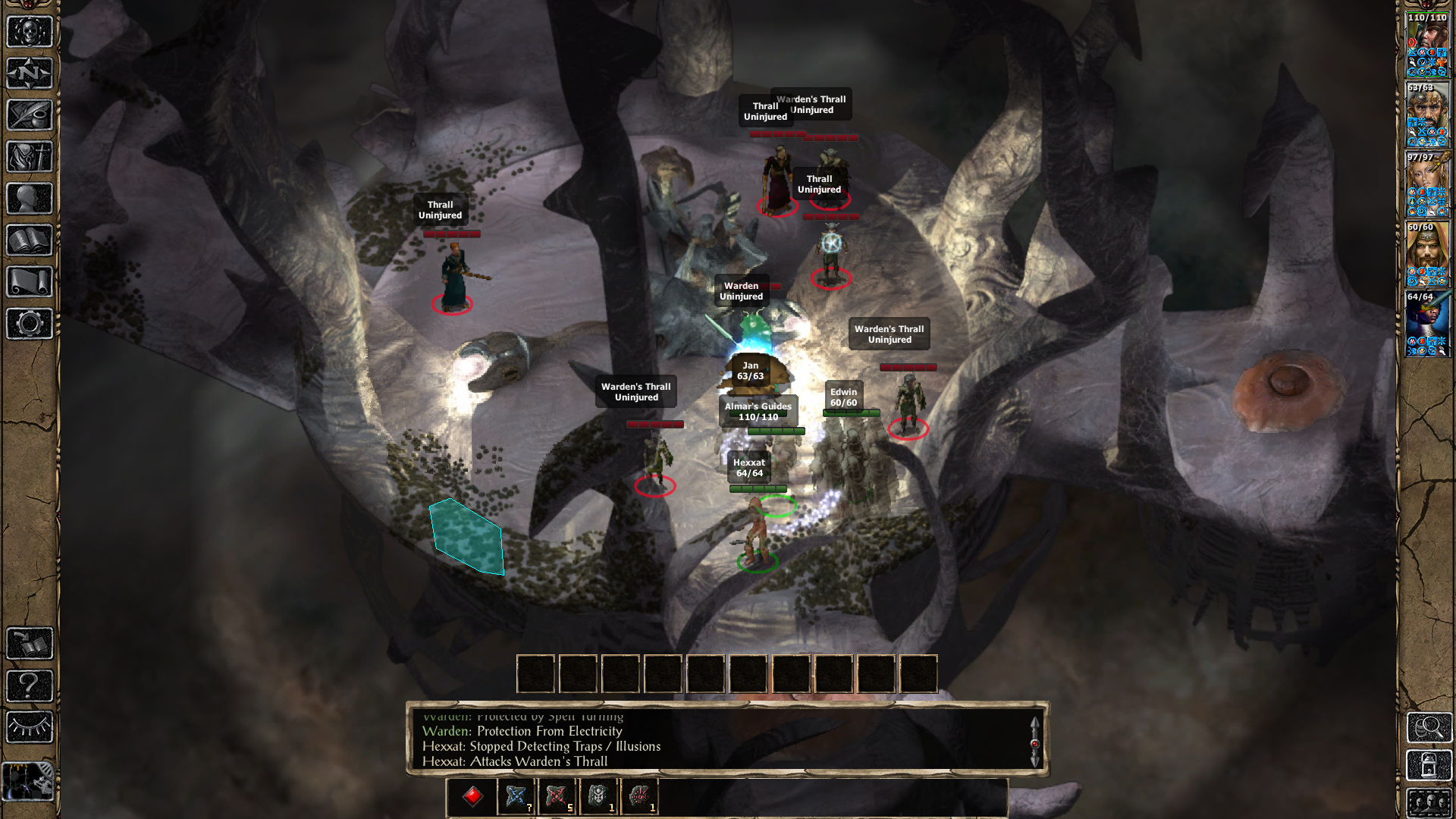Screen dimensions: 1456x819
Task: Open the area map with the compass button
Action: [x=30, y=74]
